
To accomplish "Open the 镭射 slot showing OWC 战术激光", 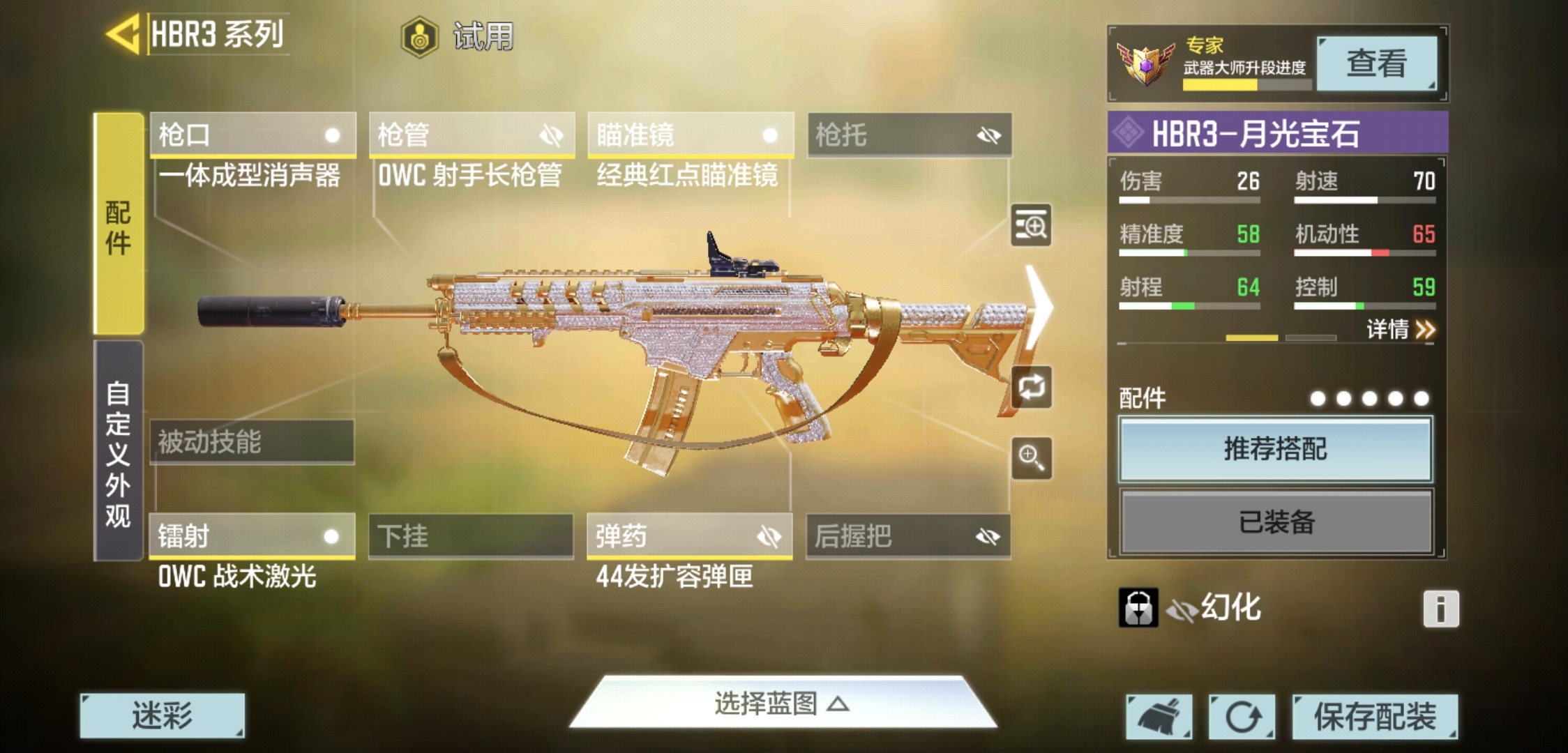I will tap(251, 537).
